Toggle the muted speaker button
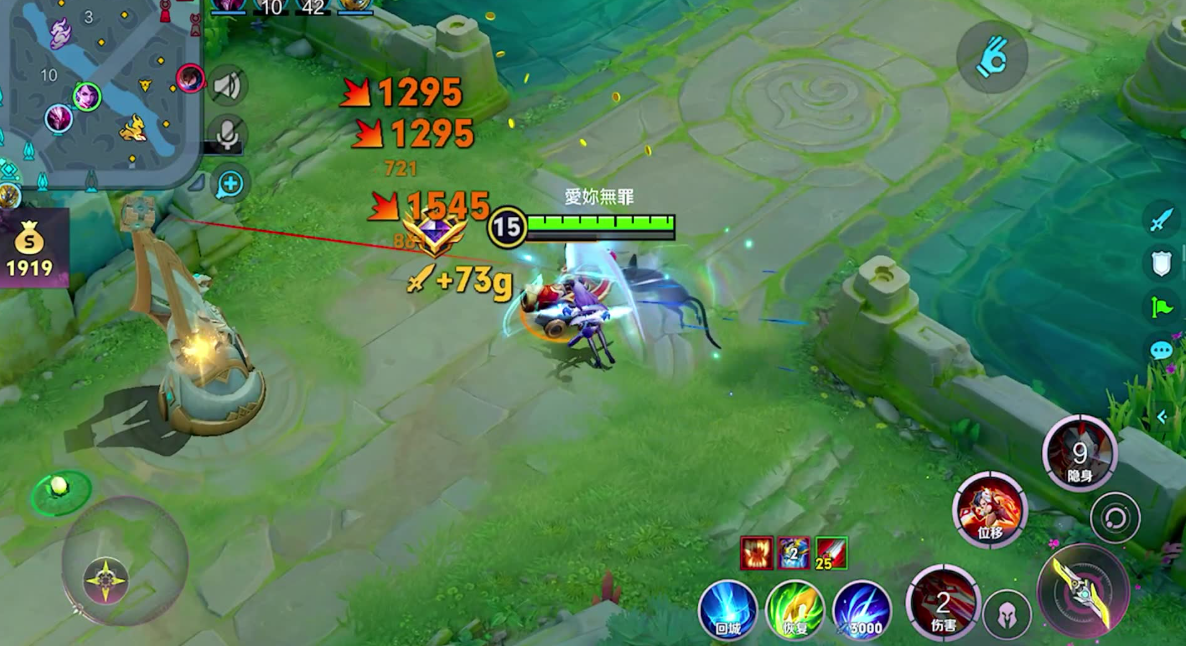 [x=228, y=86]
